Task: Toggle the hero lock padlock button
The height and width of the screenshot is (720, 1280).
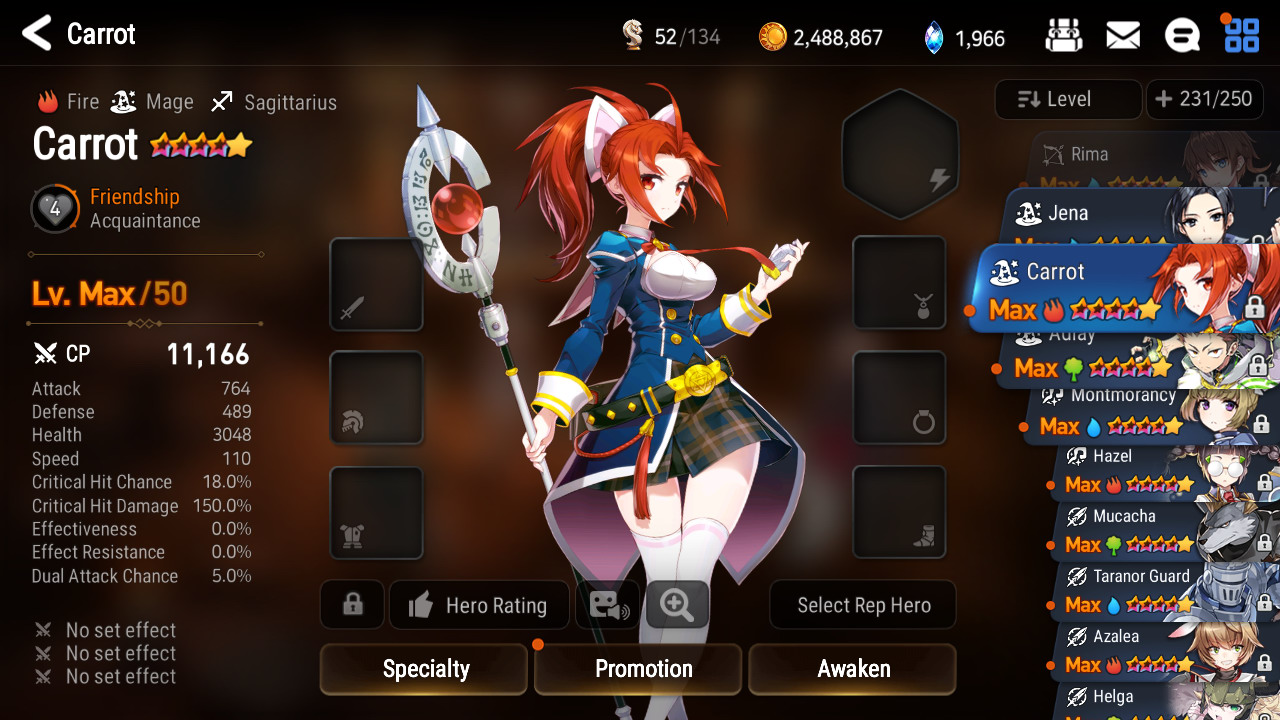Action: coord(352,605)
